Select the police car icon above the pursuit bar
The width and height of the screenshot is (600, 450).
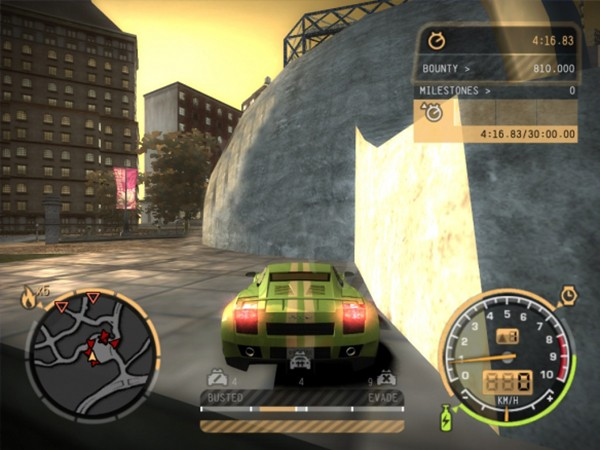tap(299, 364)
